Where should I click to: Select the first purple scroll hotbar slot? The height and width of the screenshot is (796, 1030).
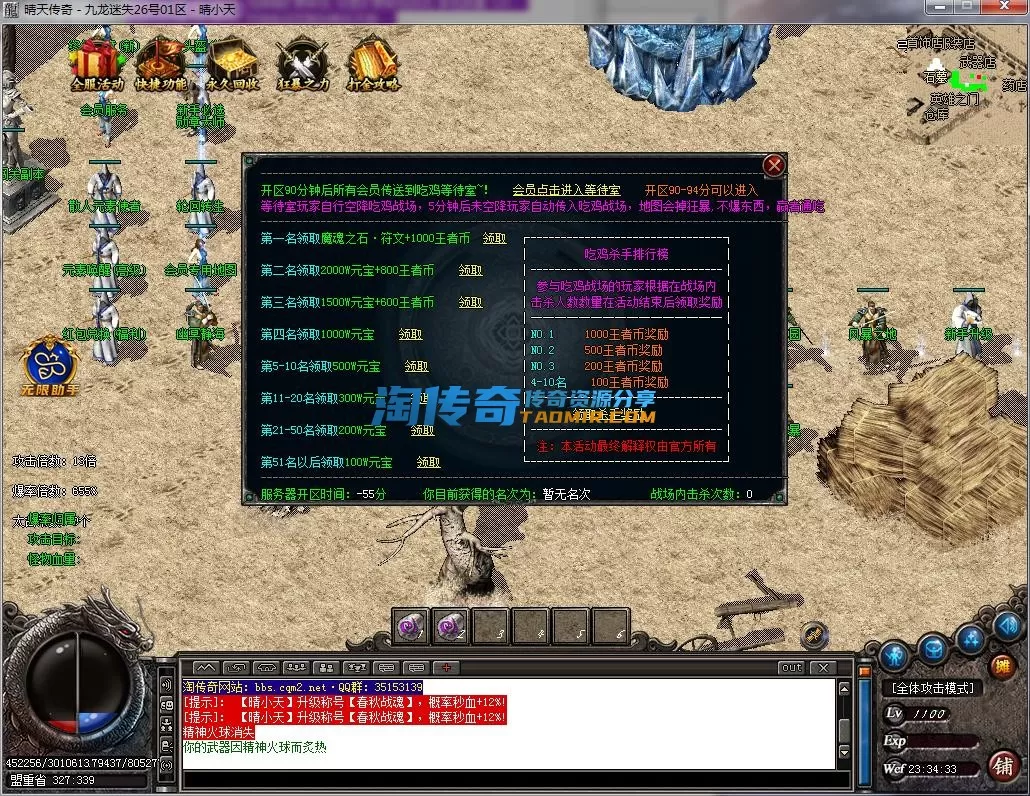[x=410, y=626]
